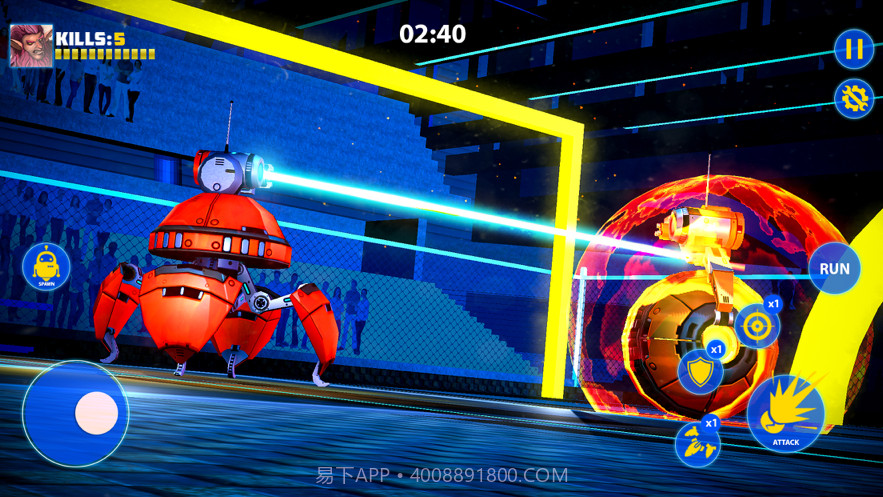Click the player avatar portrait

point(31,45)
